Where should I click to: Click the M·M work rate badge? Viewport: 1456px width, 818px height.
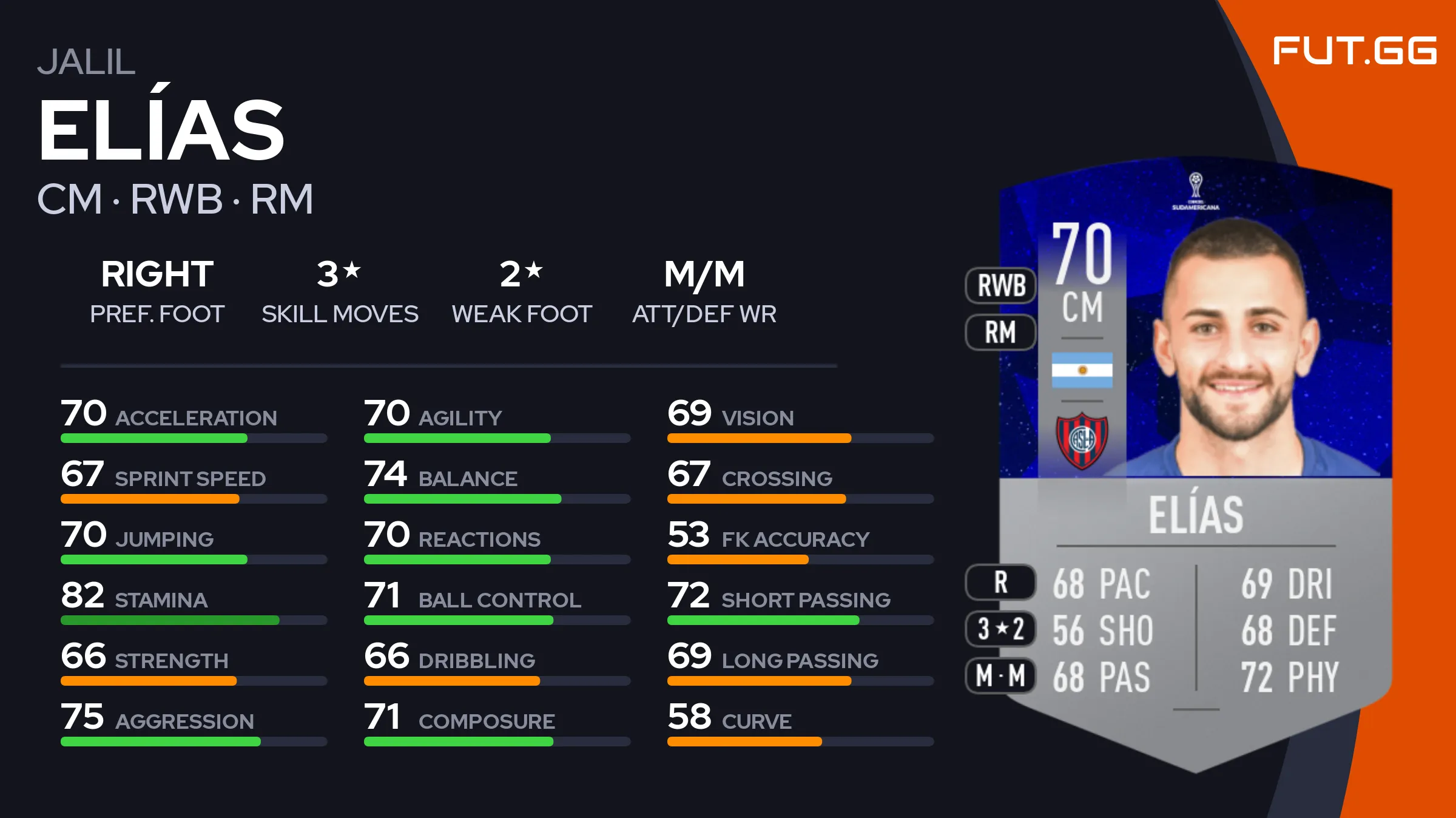point(1000,675)
